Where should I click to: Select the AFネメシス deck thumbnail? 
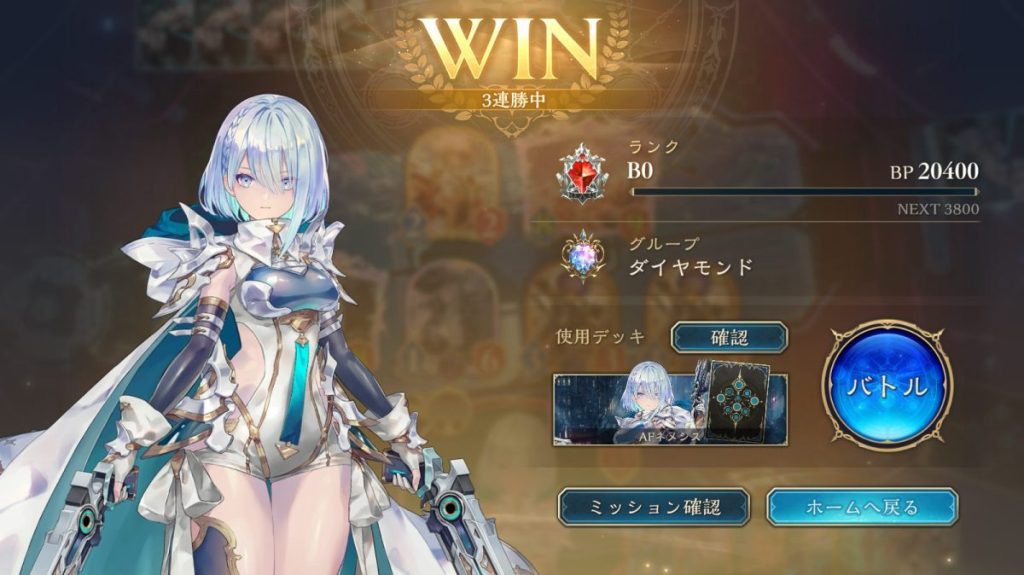670,409
